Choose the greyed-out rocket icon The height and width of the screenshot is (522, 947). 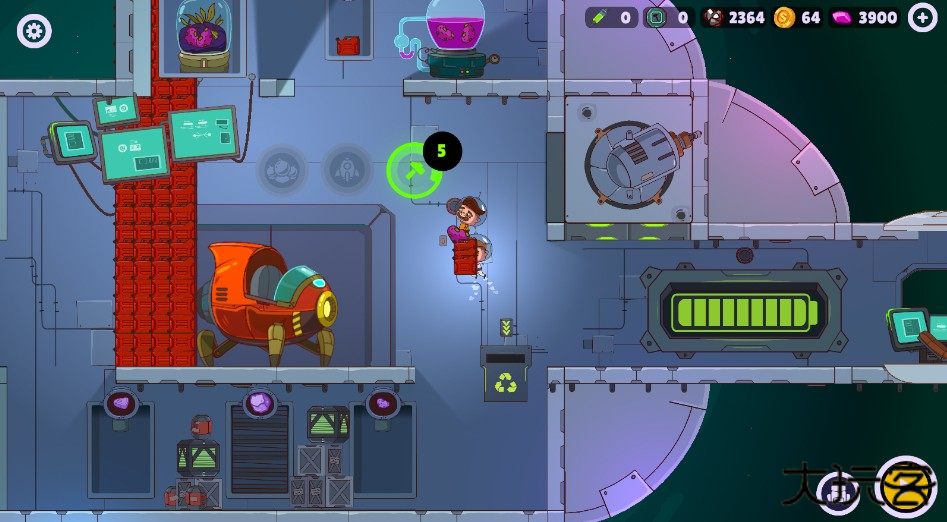(346, 170)
